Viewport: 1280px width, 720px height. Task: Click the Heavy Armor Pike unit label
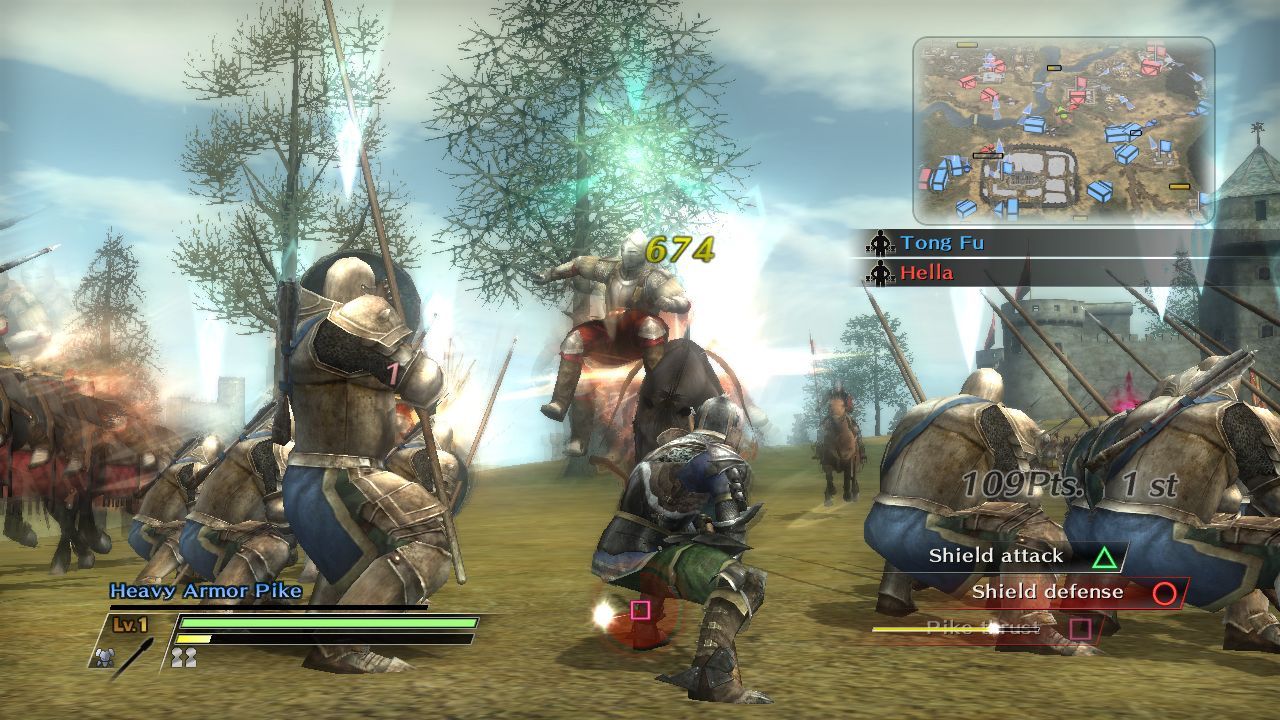click(205, 591)
